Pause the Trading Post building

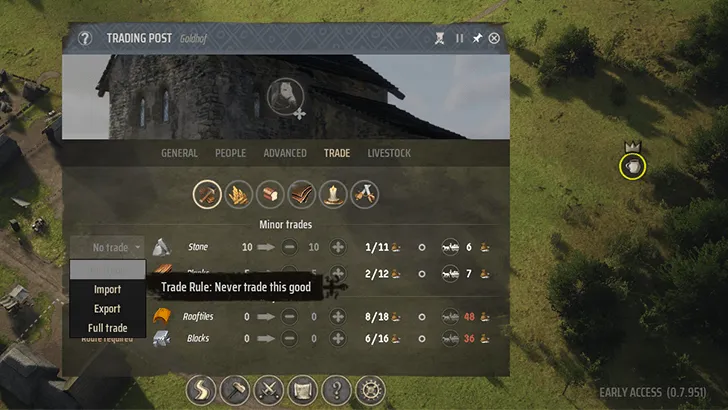[x=460, y=39]
